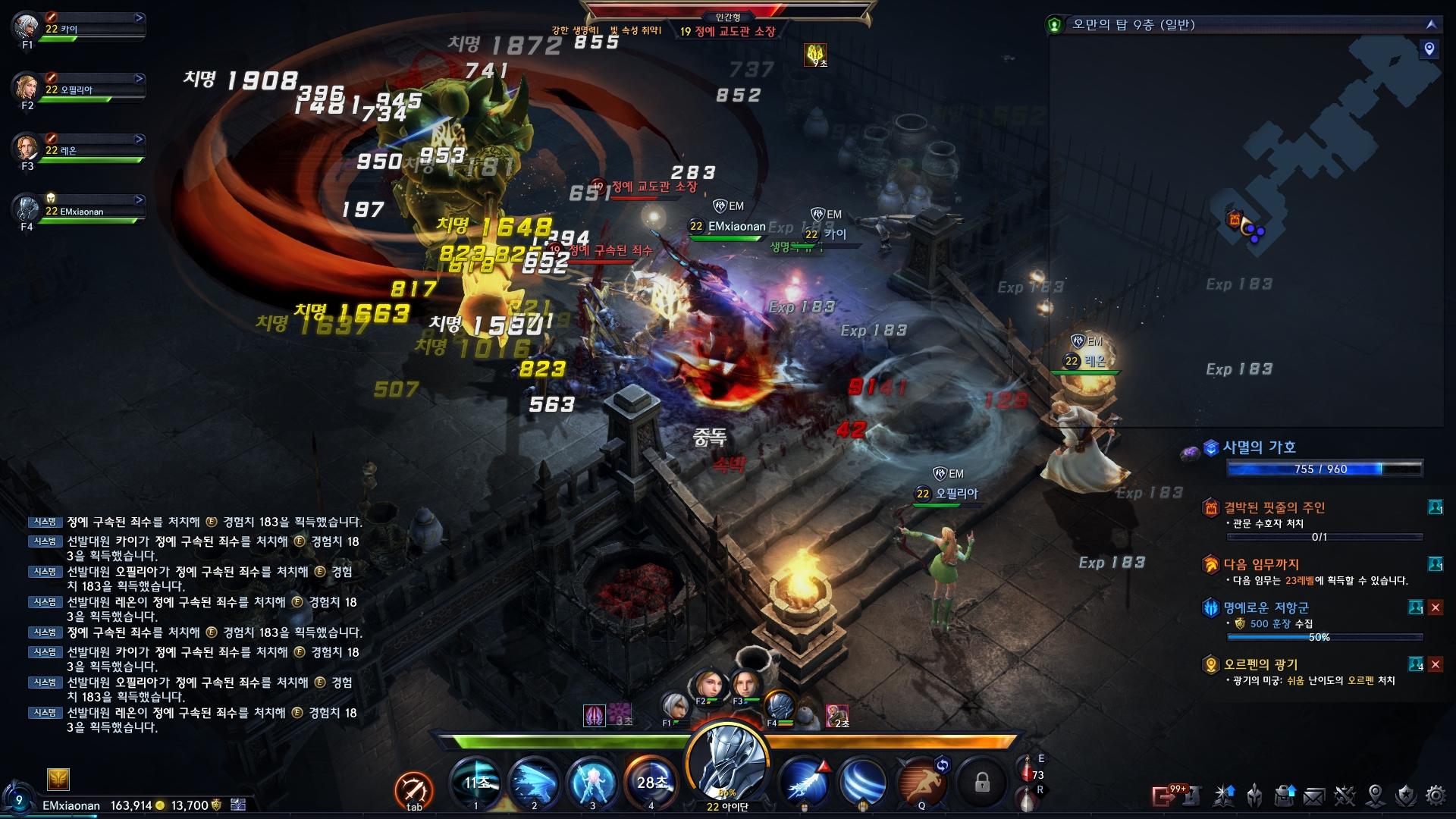Image resolution: width=1456 pixels, height=819 pixels.
Task: Open the map pin icon in bottom toolbar
Action: click(1375, 795)
